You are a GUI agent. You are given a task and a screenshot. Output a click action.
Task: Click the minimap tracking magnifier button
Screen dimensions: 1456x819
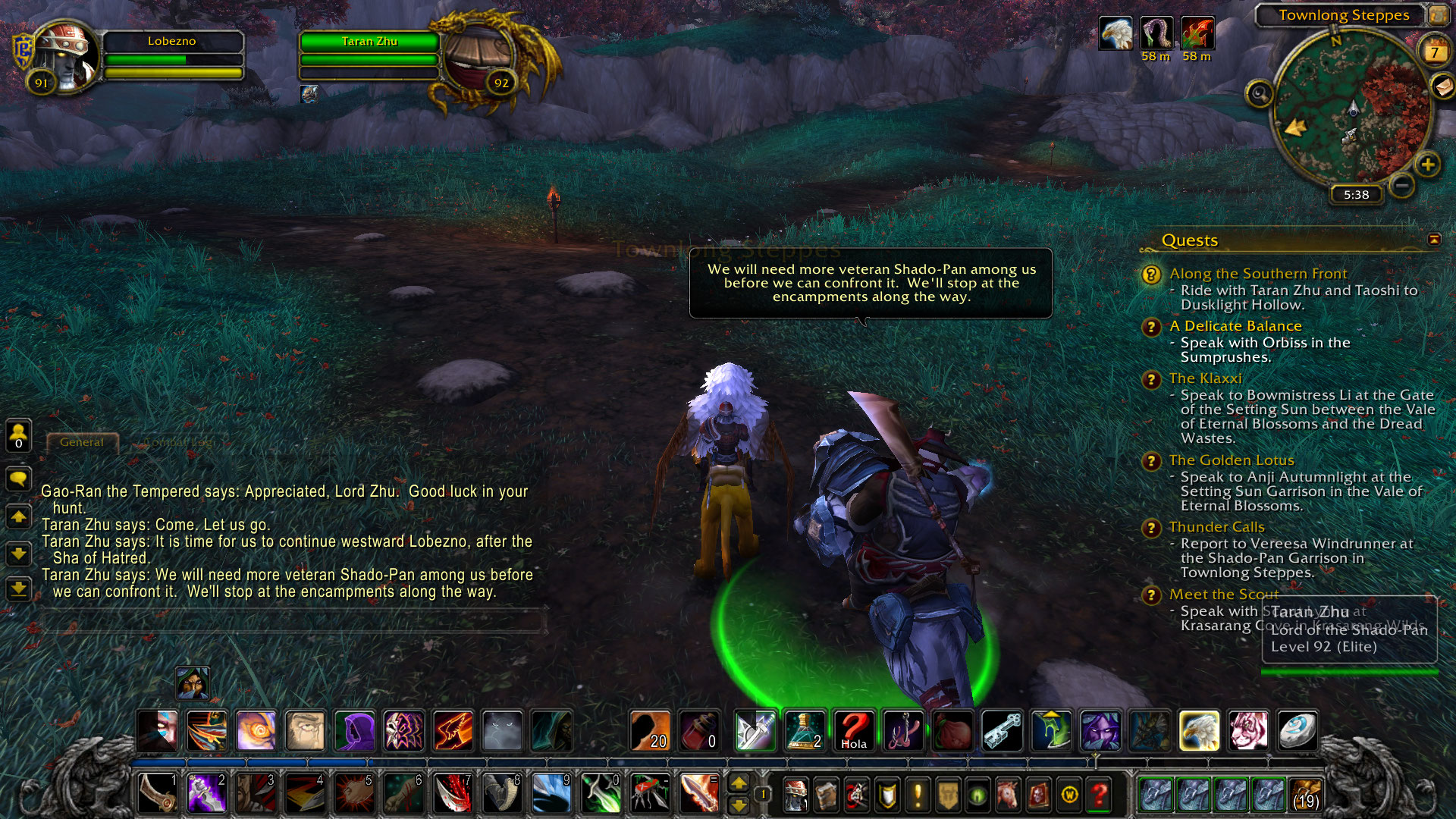coord(1260,94)
